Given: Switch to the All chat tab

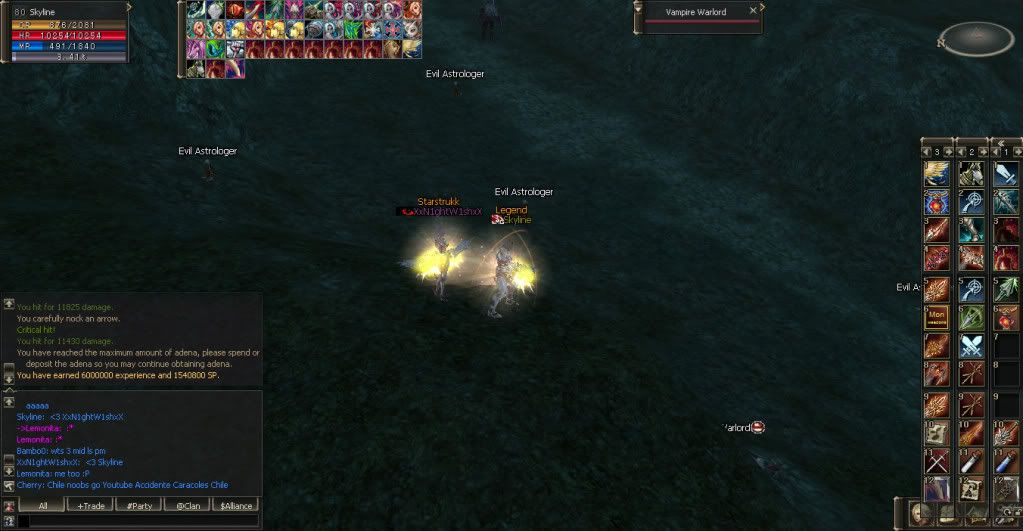Looking at the screenshot, I should point(42,505).
